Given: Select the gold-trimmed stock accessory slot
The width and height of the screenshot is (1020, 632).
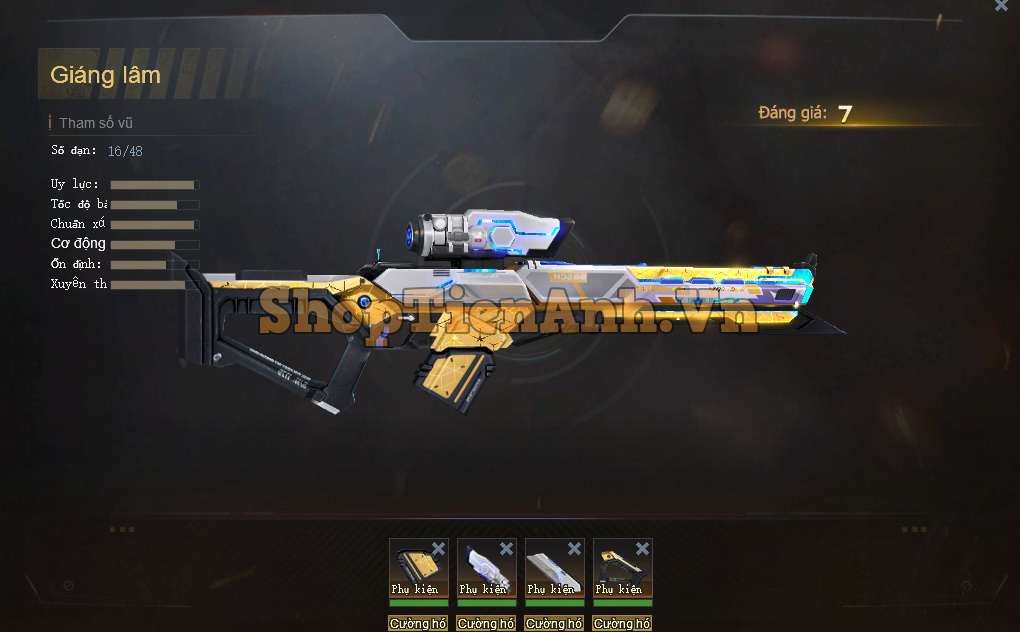Looking at the screenshot, I should (x=620, y=570).
